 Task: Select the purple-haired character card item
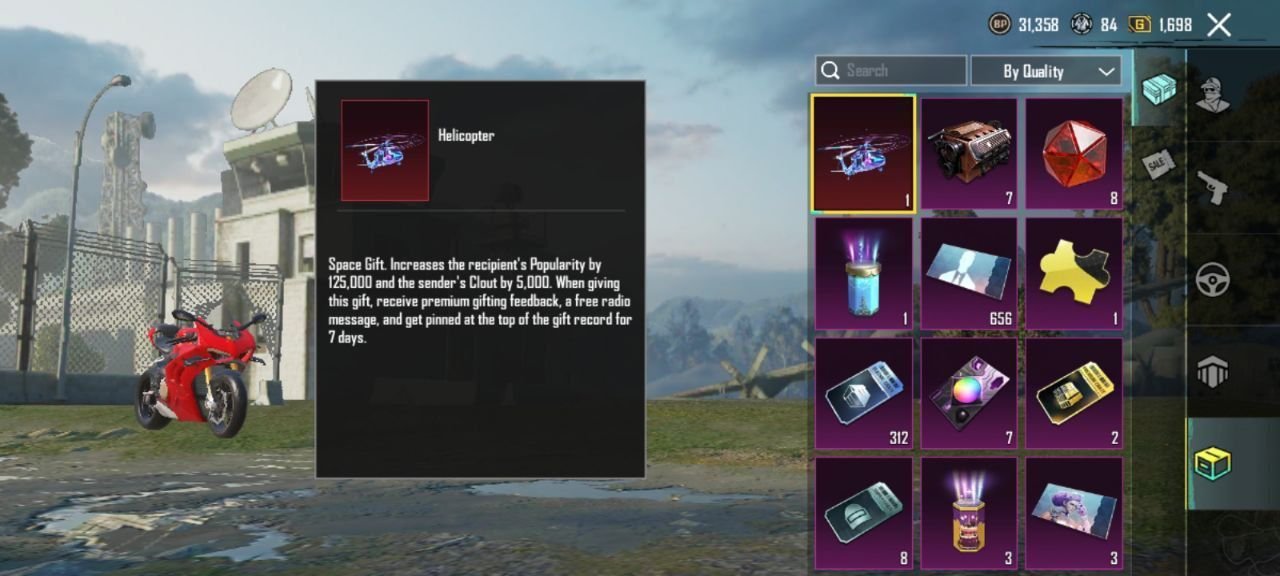click(1074, 513)
